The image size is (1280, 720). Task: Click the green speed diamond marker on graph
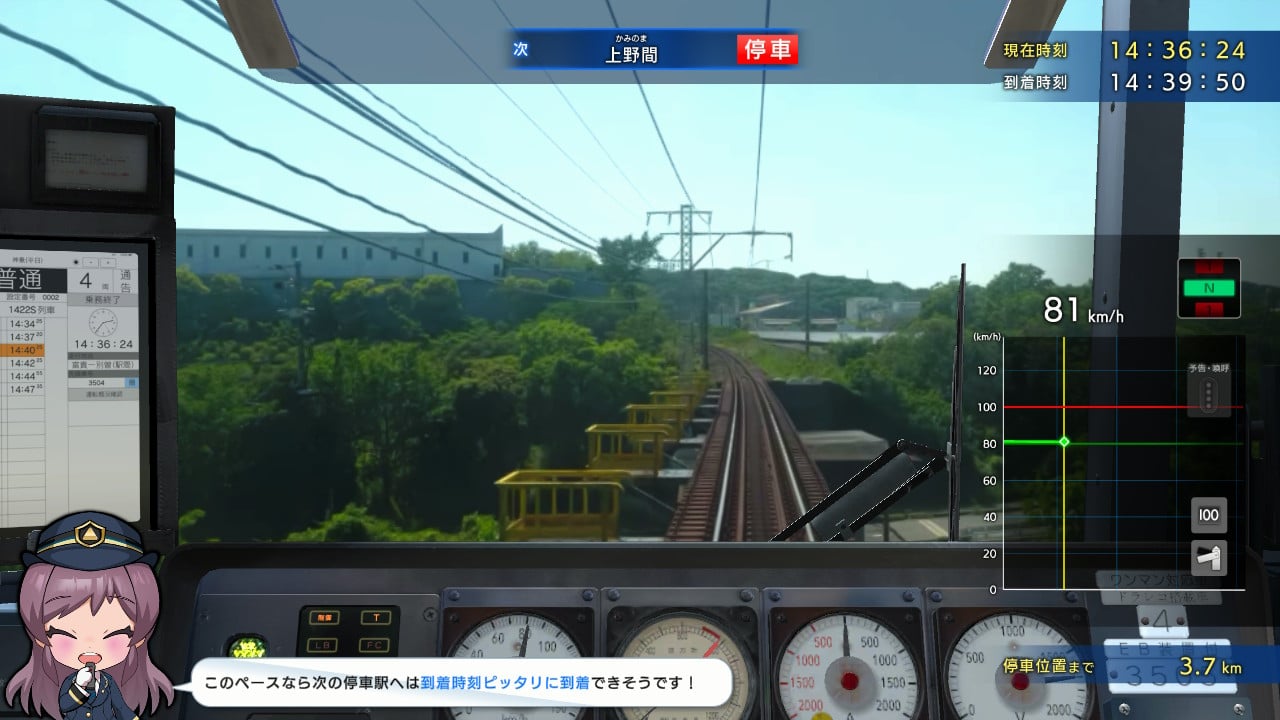[1063, 440]
